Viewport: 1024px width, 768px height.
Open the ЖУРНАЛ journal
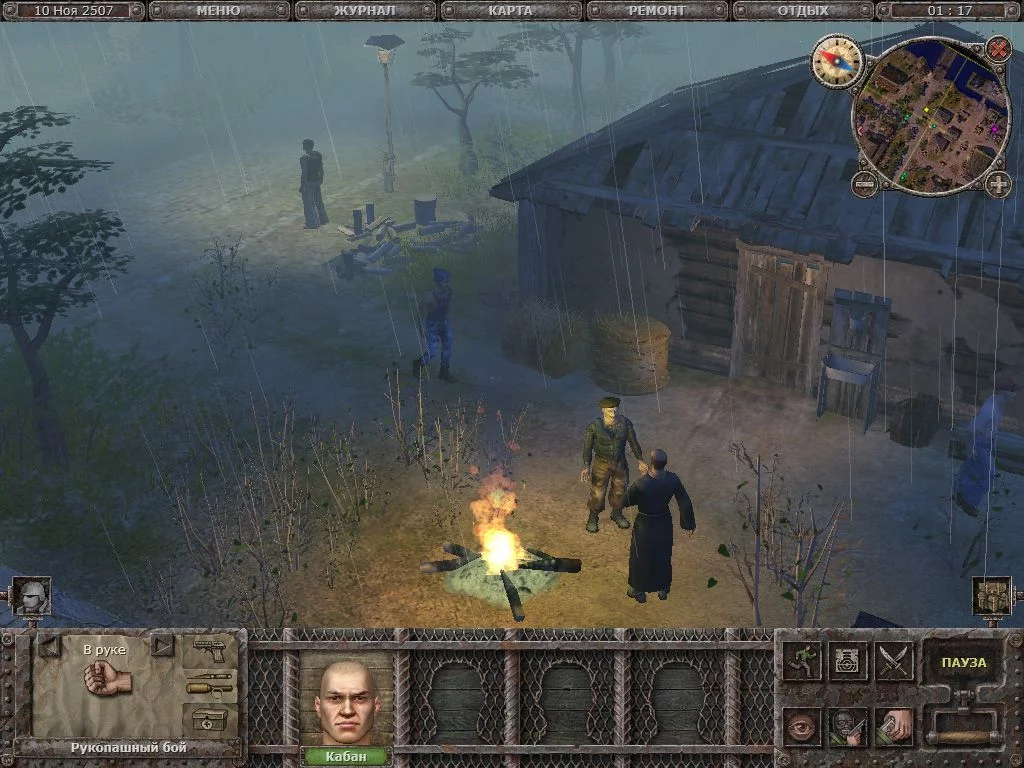(x=364, y=11)
